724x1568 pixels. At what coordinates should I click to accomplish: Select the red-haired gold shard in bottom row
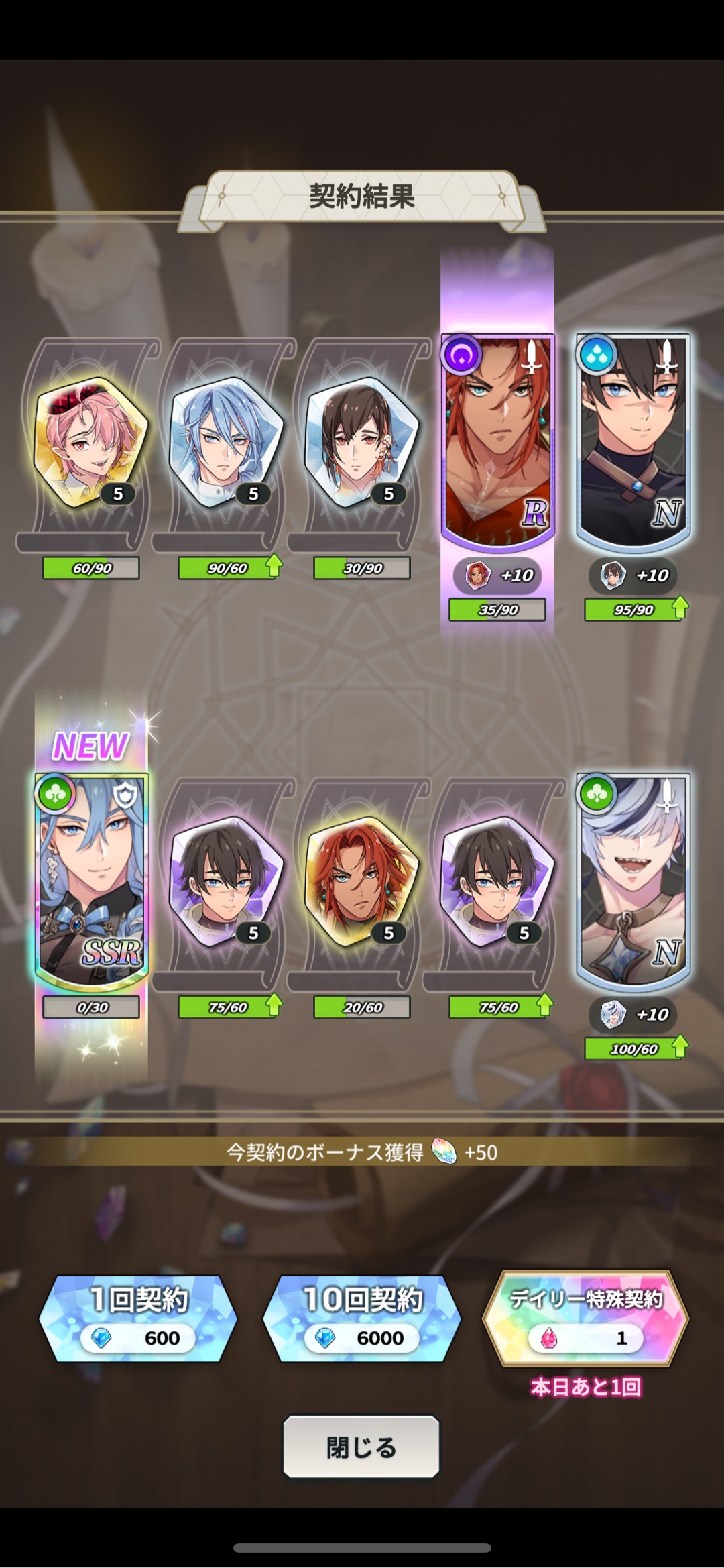pyautogui.click(x=362, y=880)
